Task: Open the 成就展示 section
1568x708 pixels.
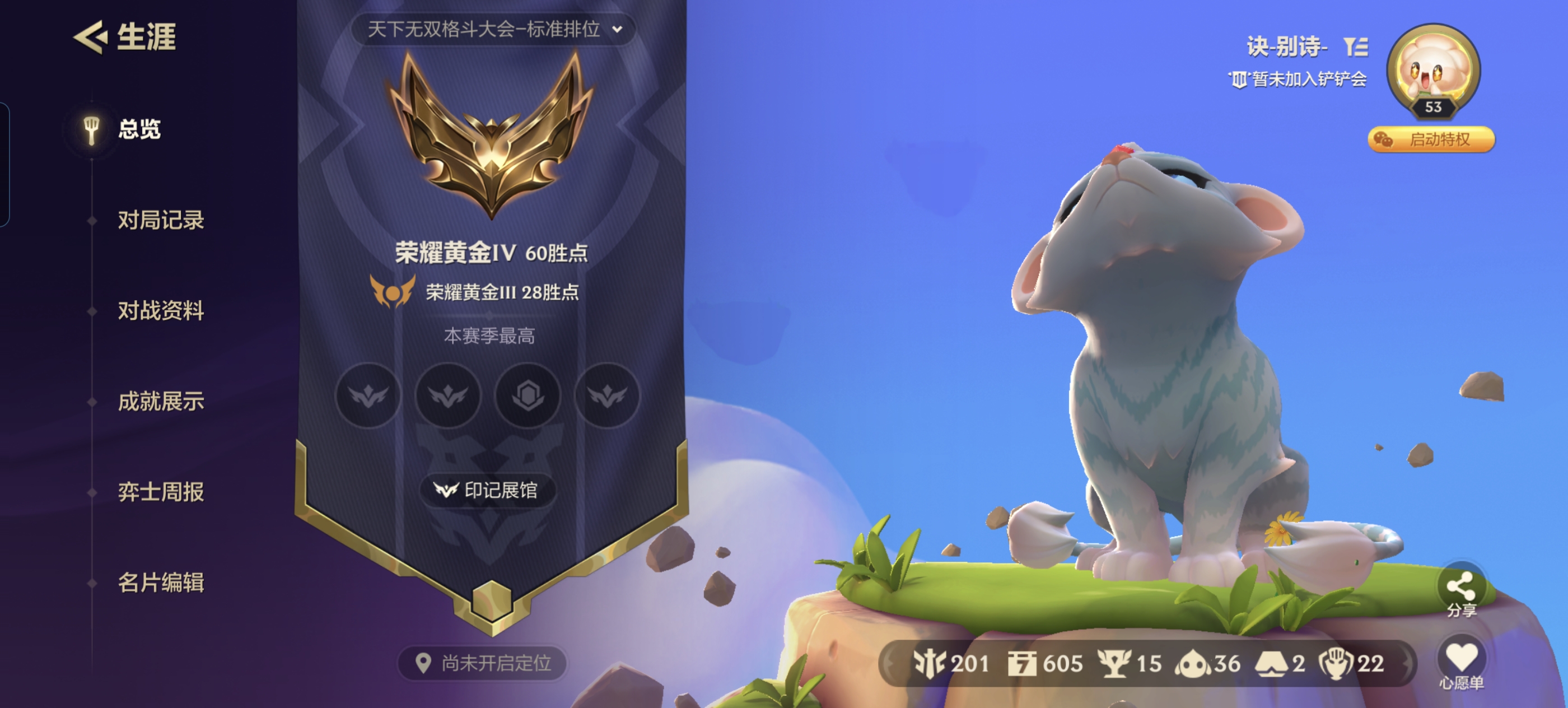Action: point(162,402)
